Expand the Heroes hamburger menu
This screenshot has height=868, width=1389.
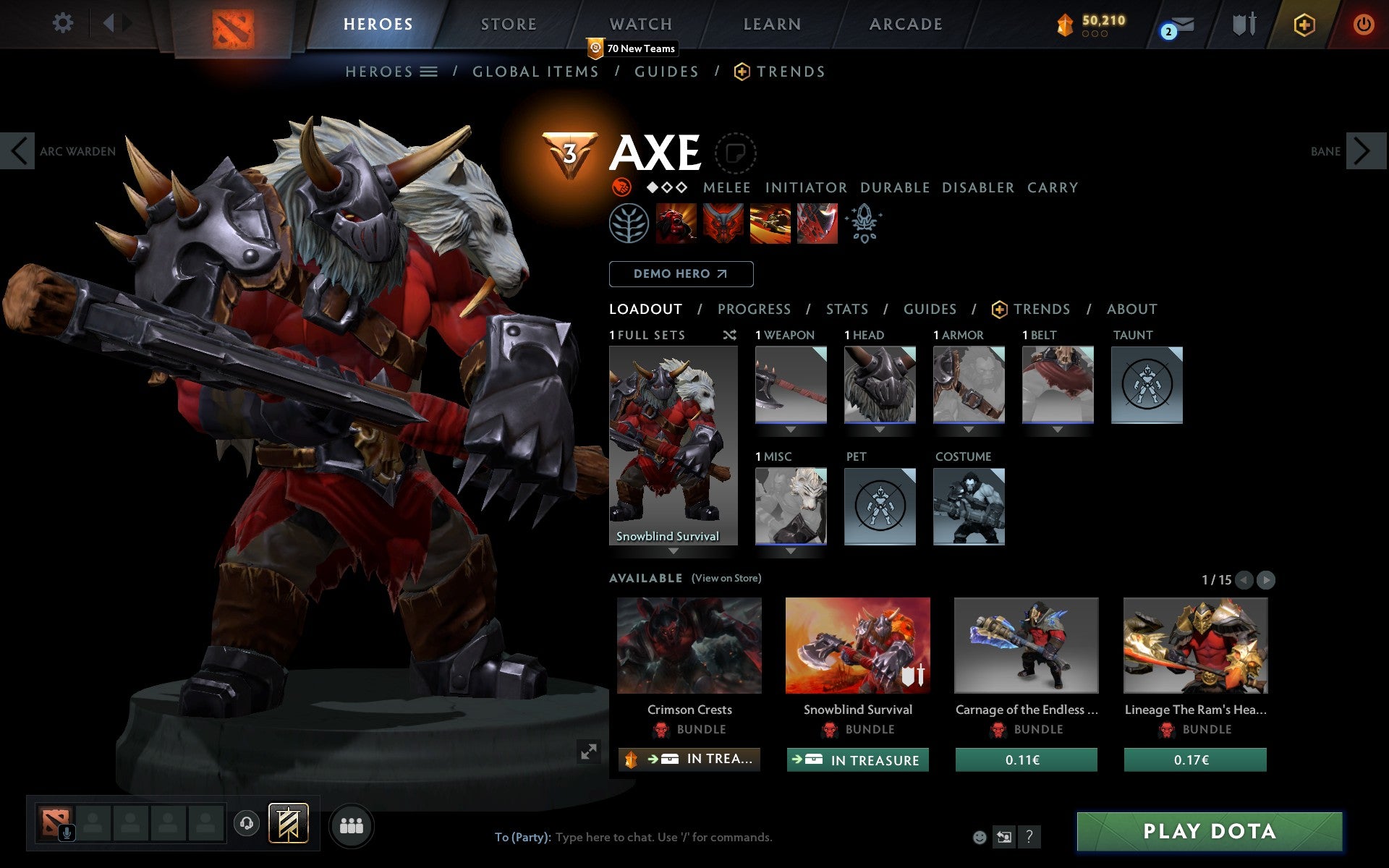coord(429,71)
